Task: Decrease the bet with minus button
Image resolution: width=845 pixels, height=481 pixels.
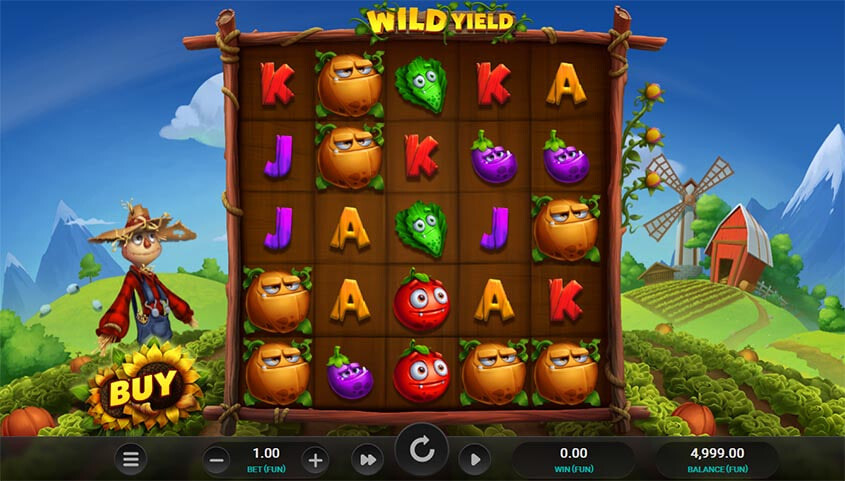Action: coord(217,460)
